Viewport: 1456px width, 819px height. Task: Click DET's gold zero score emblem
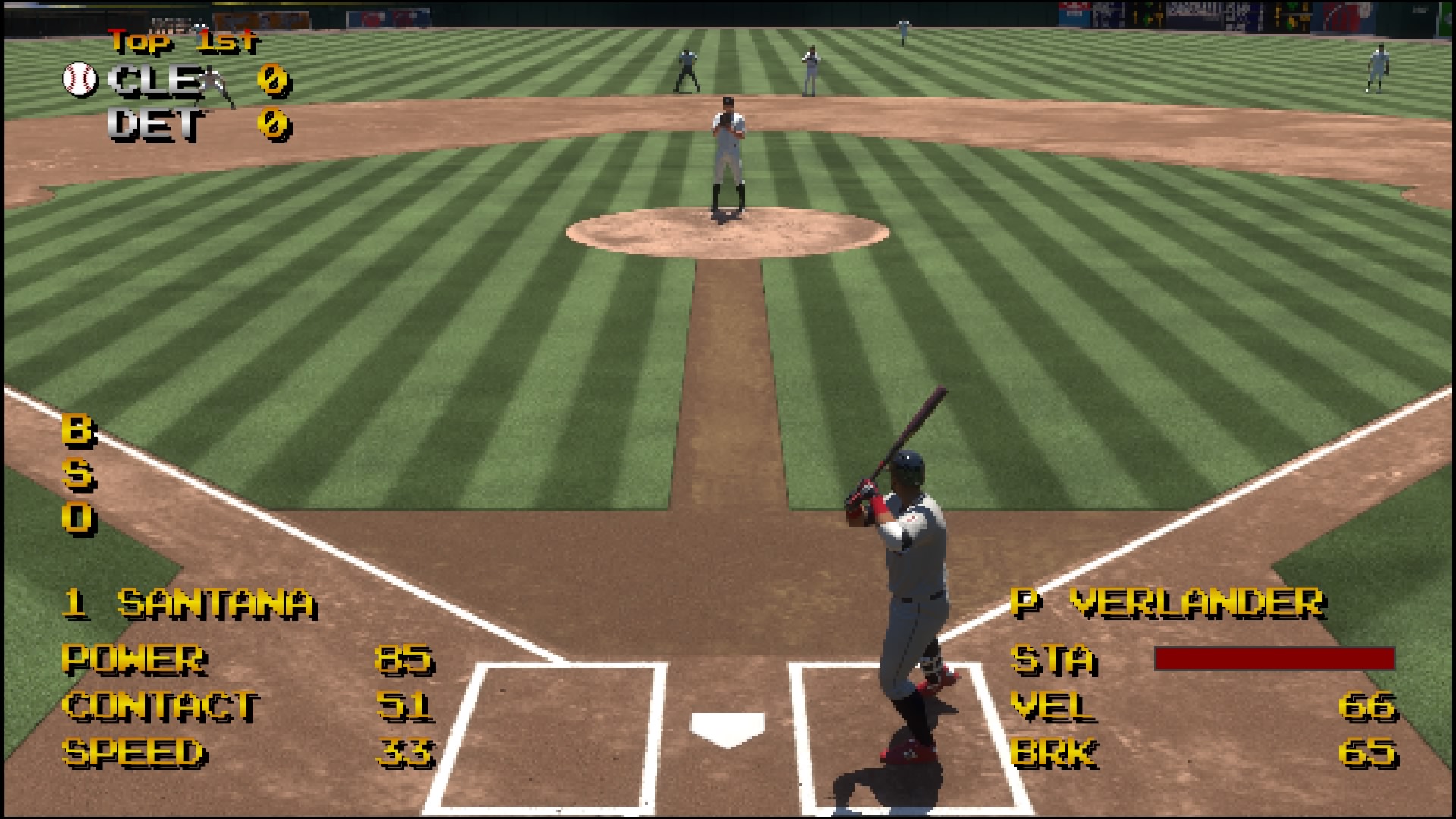pos(273,126)
